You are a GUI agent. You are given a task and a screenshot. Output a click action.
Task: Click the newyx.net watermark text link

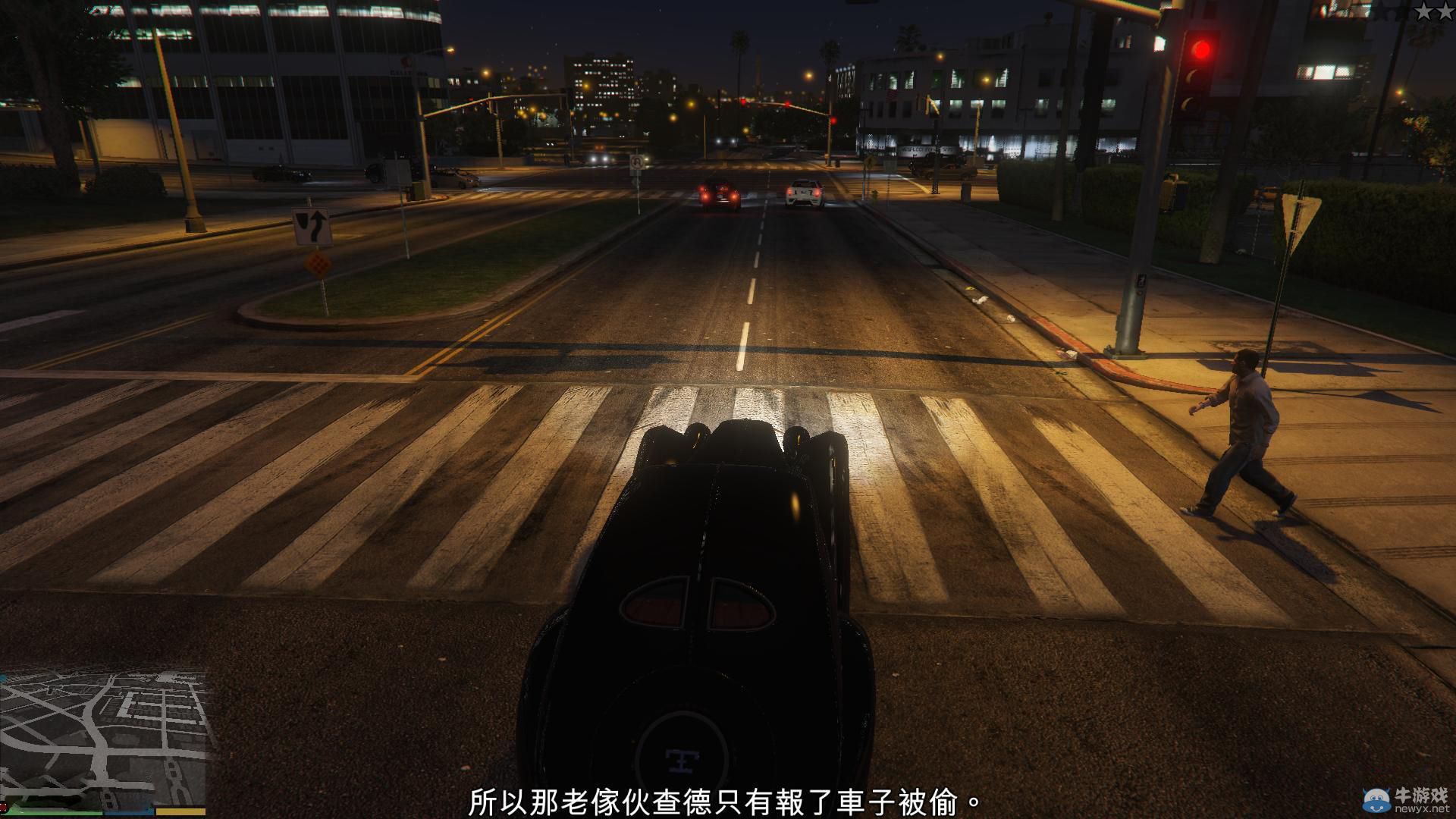[x=1424, y=808]
